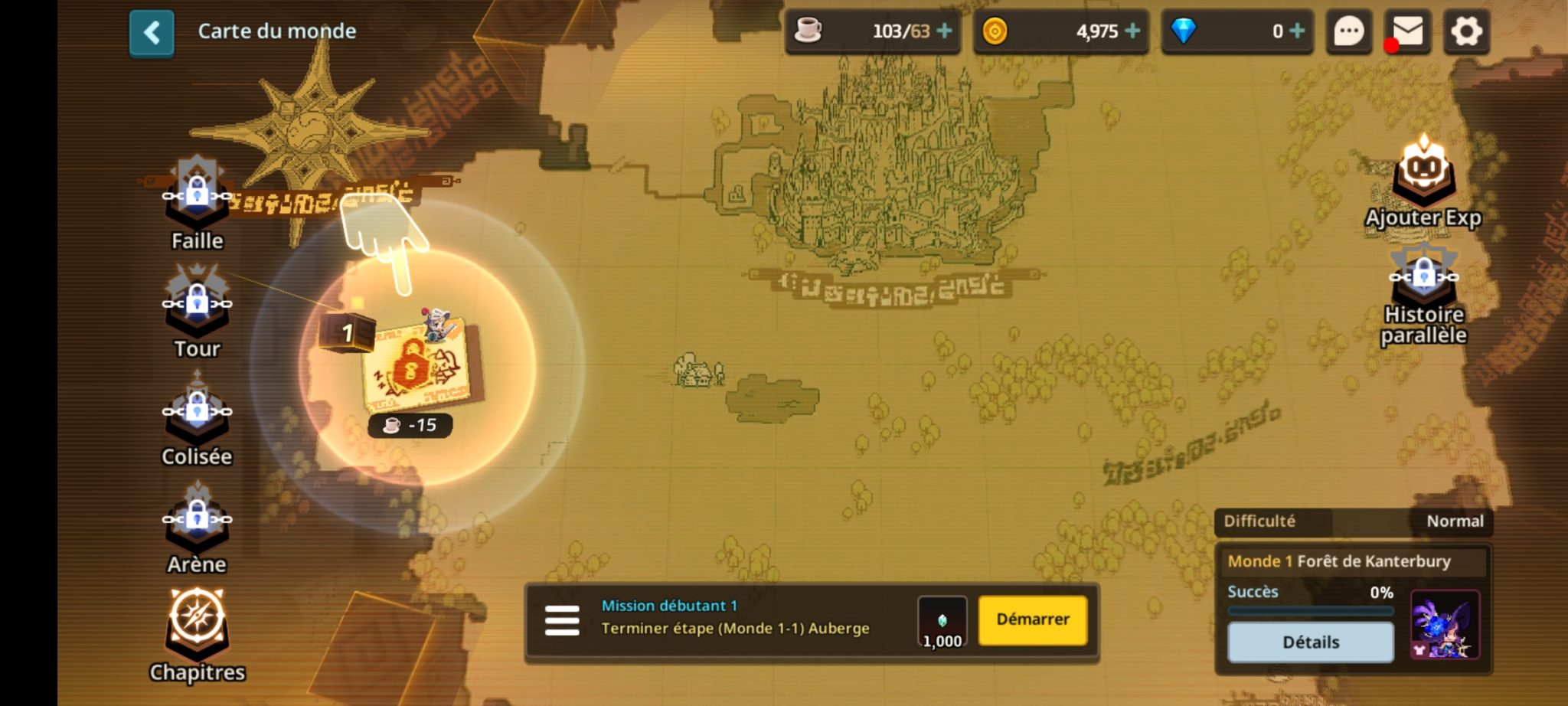Open the chat speech bubble
This screenshot has width=1568, height=706.
coord(1348,32)
